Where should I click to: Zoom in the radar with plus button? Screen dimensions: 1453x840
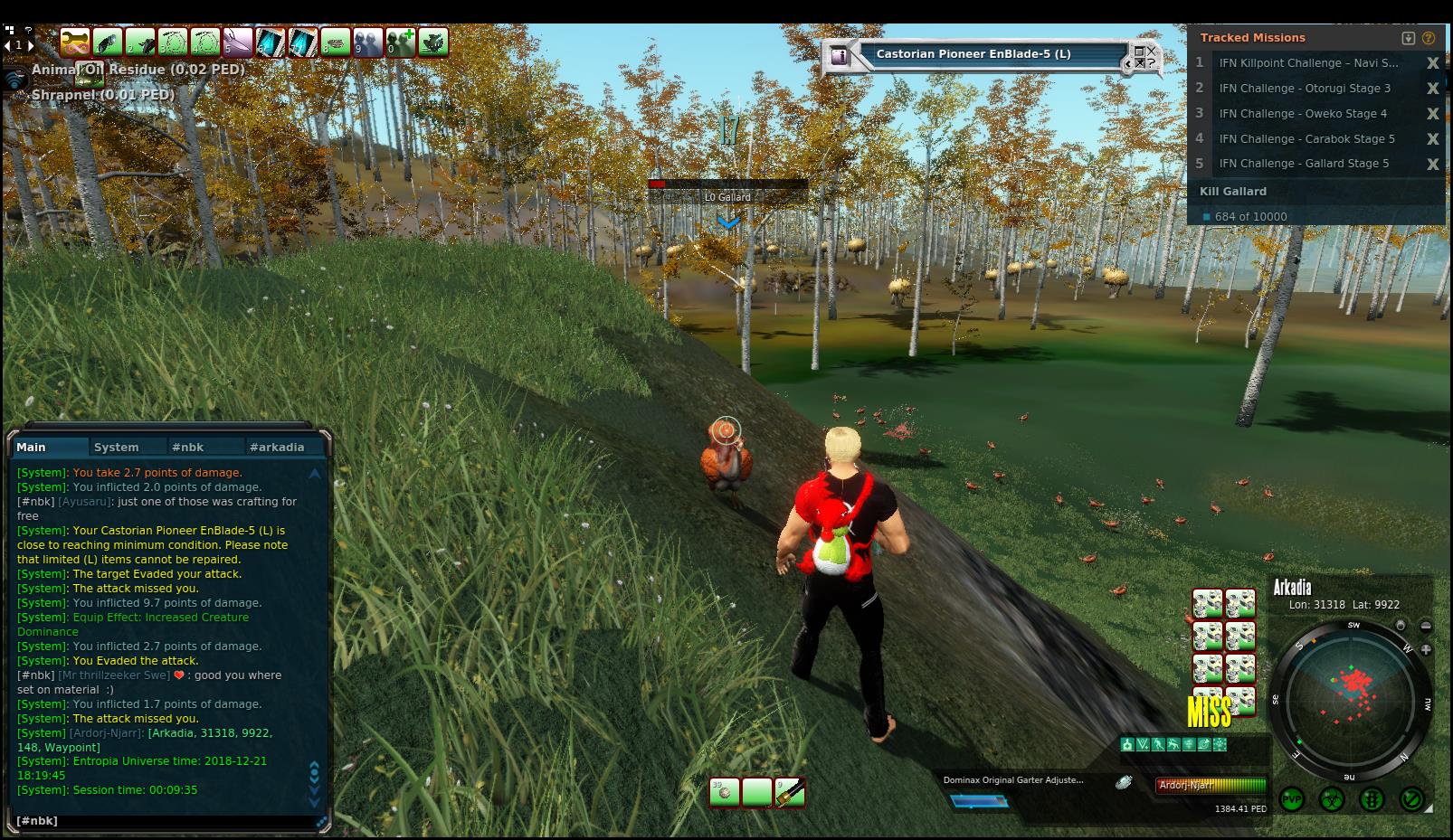click(x=1426, y=649)
